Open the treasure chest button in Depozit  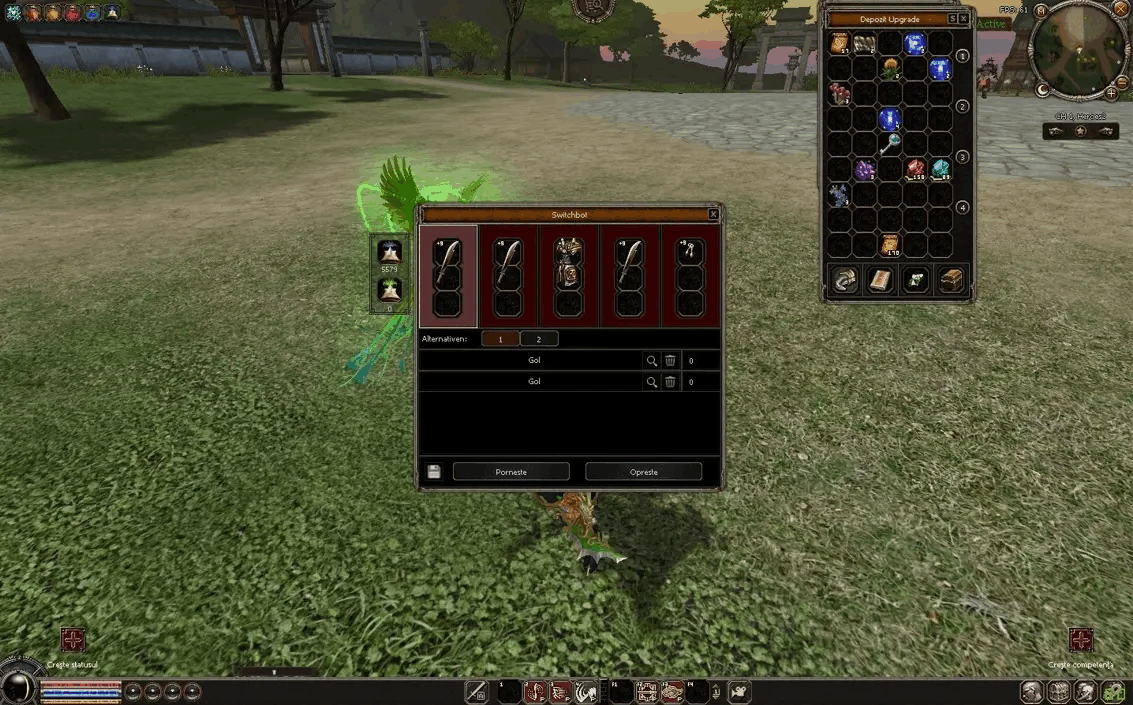951,281
